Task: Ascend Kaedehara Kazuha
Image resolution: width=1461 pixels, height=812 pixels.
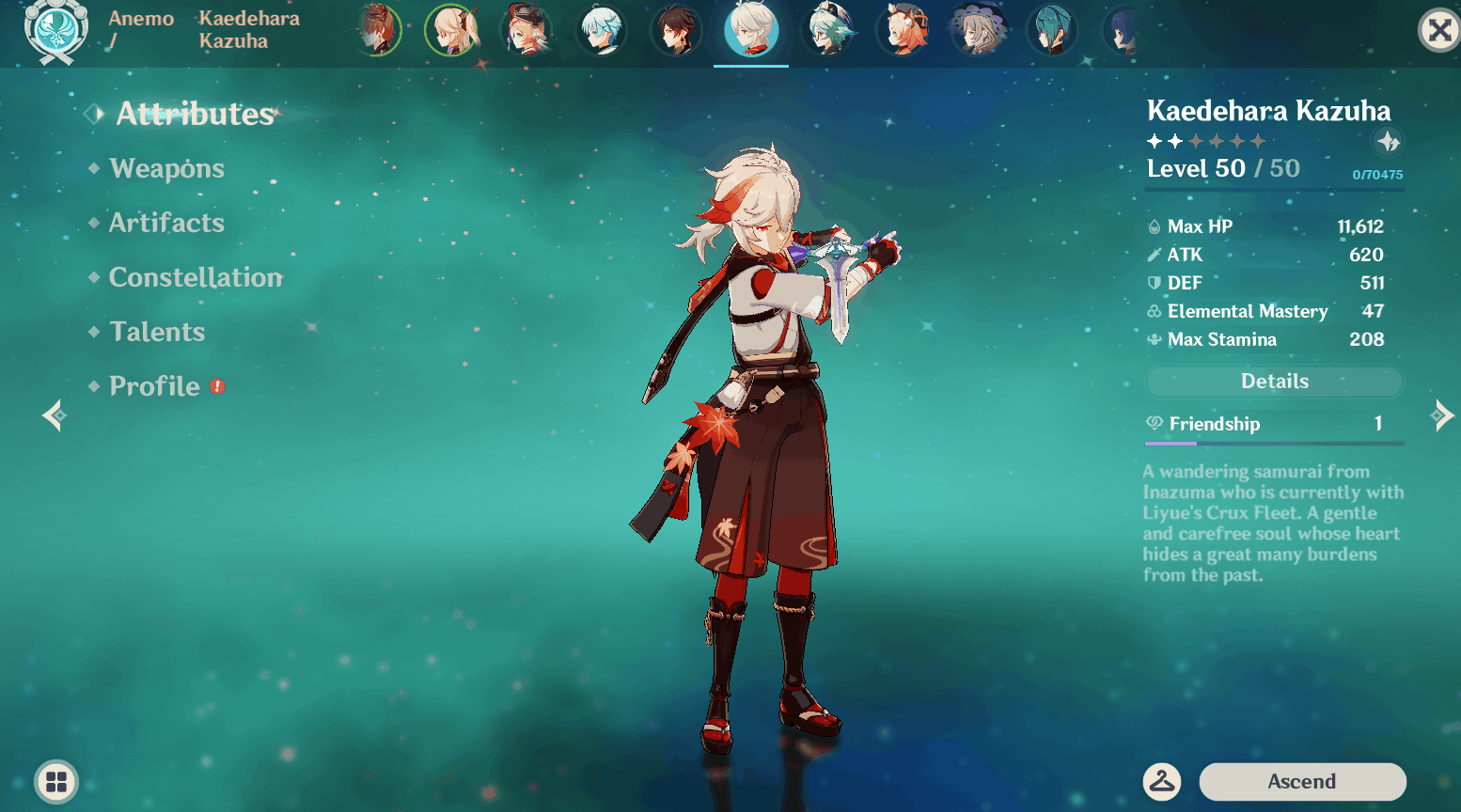Action: (1302, 781)
